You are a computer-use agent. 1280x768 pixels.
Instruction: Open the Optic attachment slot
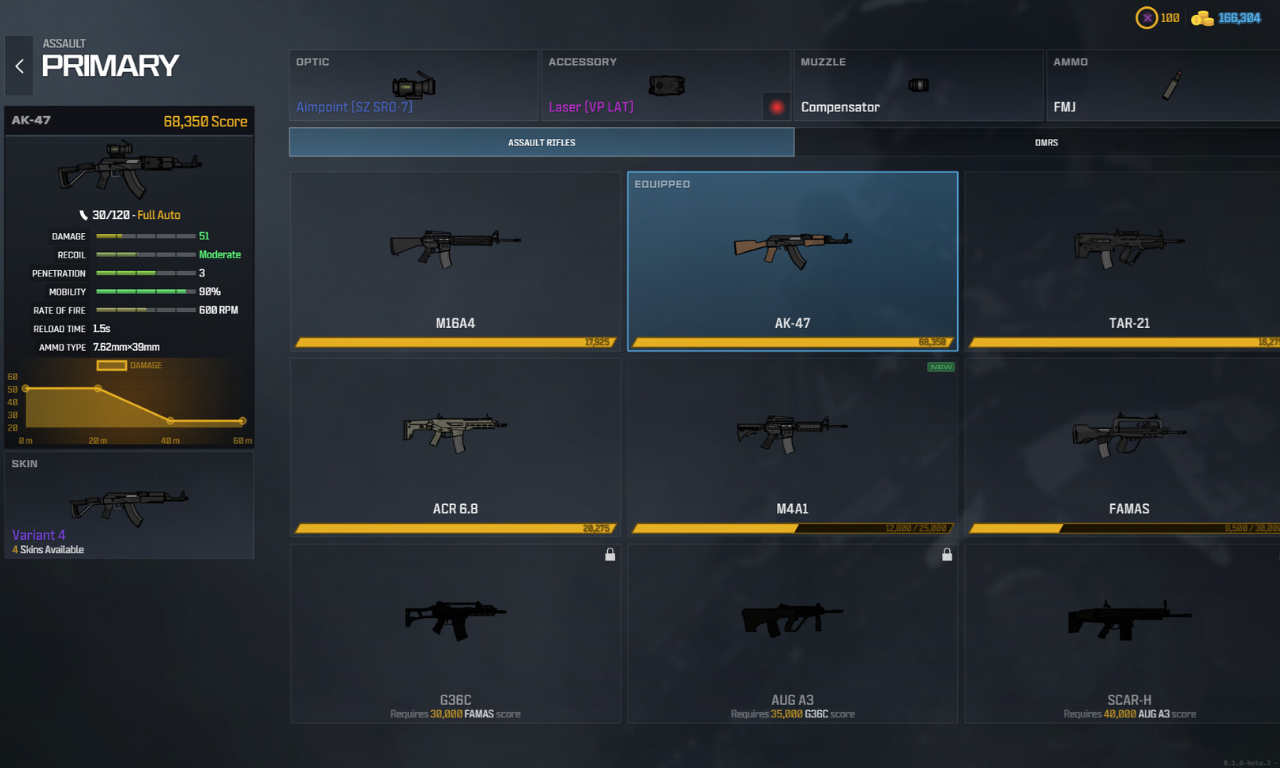pos(413,86)
